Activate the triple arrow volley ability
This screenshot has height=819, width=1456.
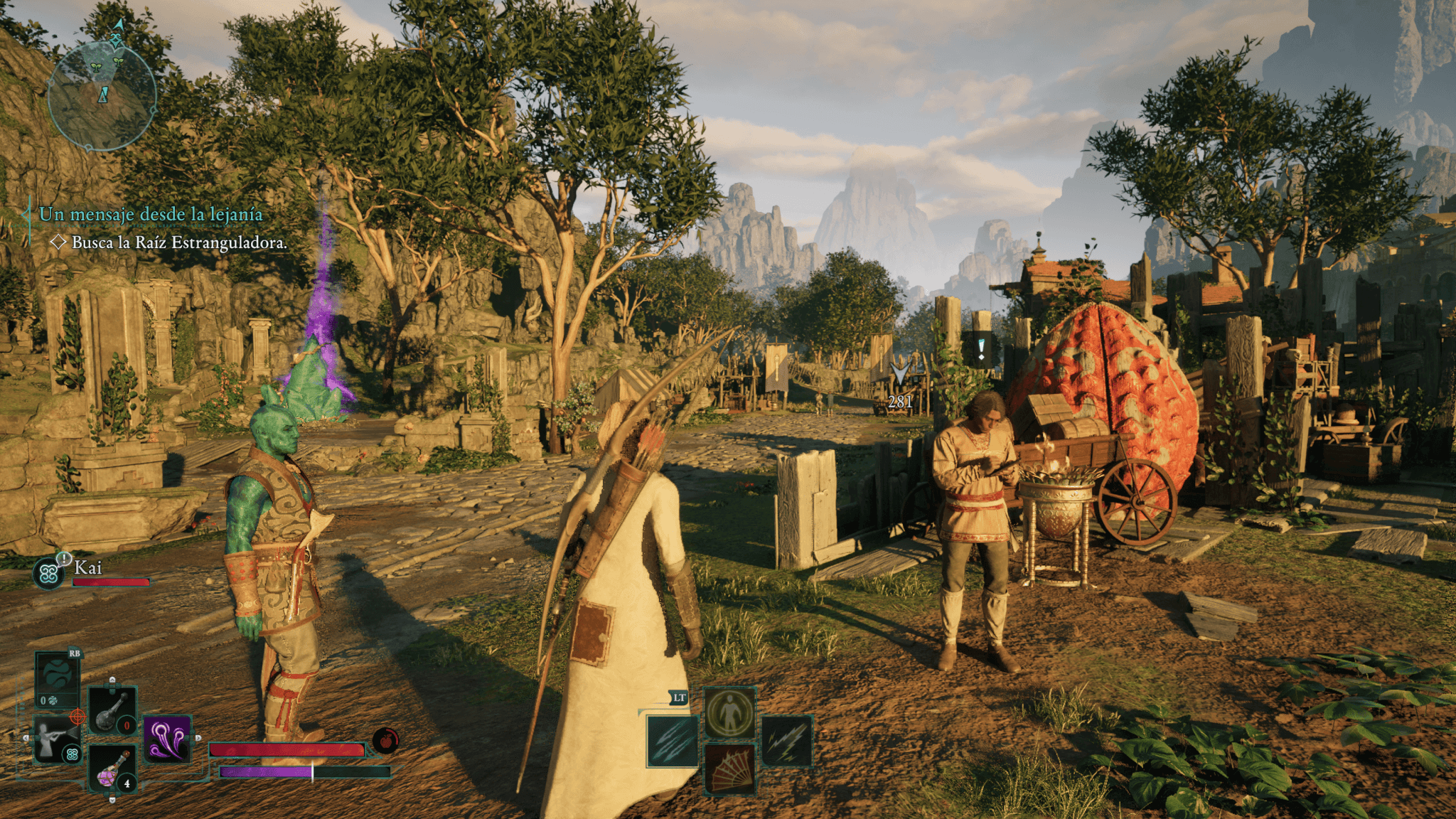click(x=673, y=742)
